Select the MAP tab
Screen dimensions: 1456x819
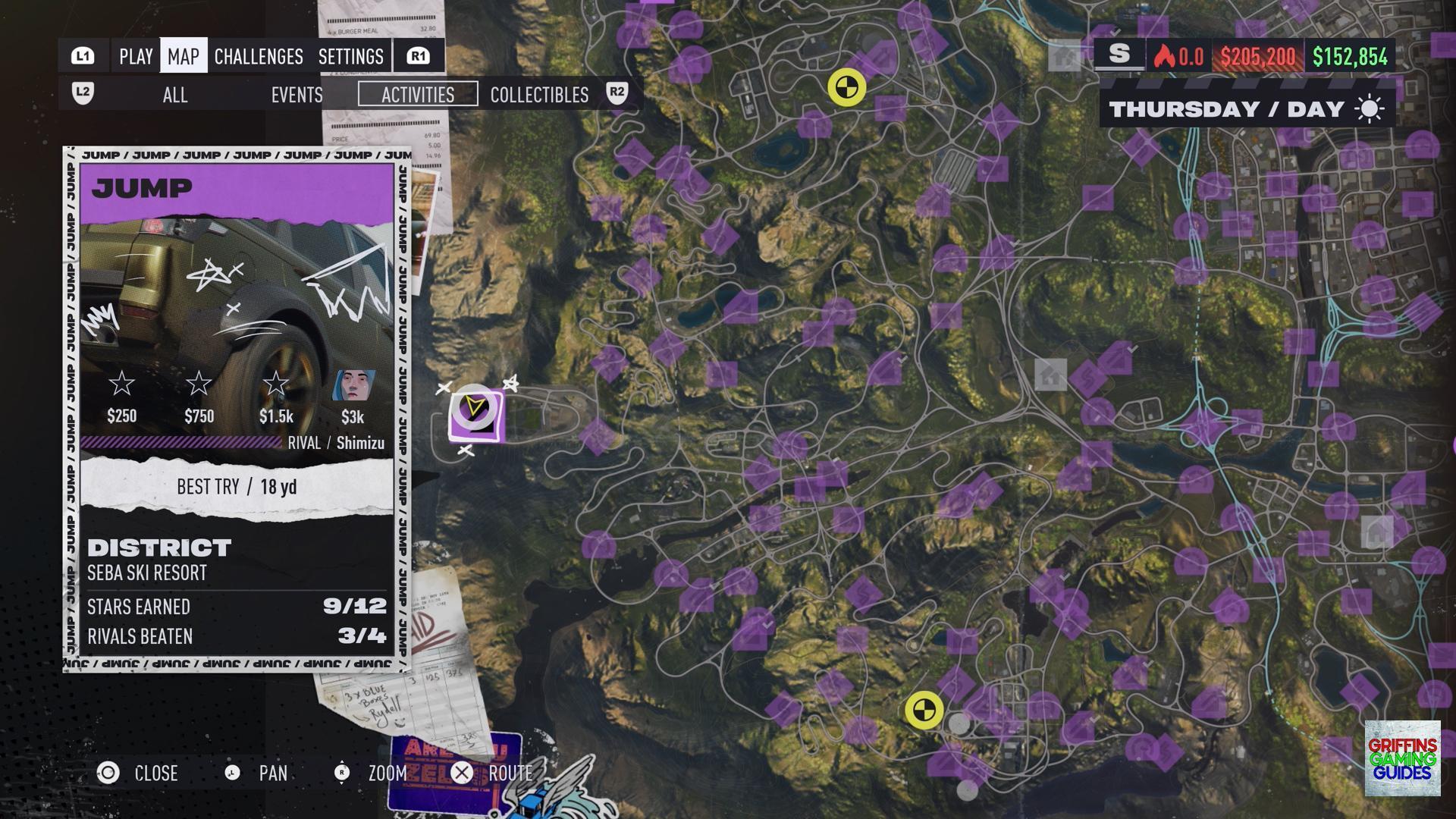(184, 56)
